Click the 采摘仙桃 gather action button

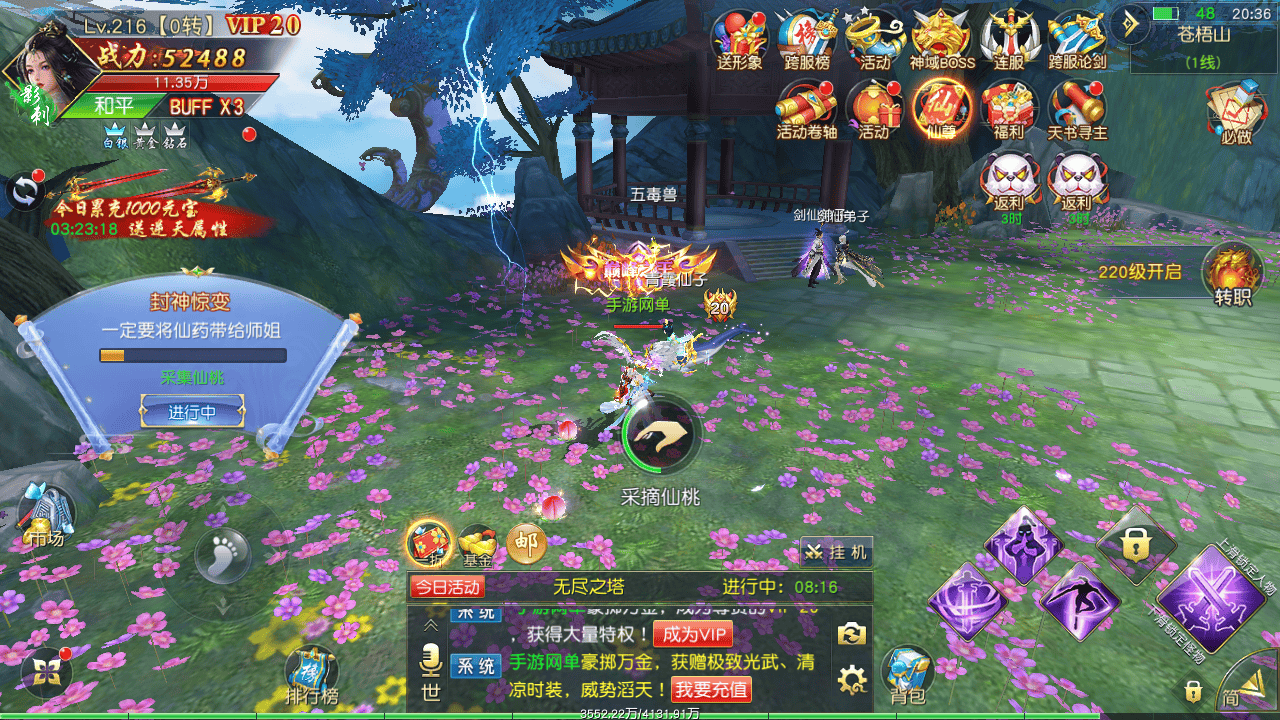pos(660,434)
